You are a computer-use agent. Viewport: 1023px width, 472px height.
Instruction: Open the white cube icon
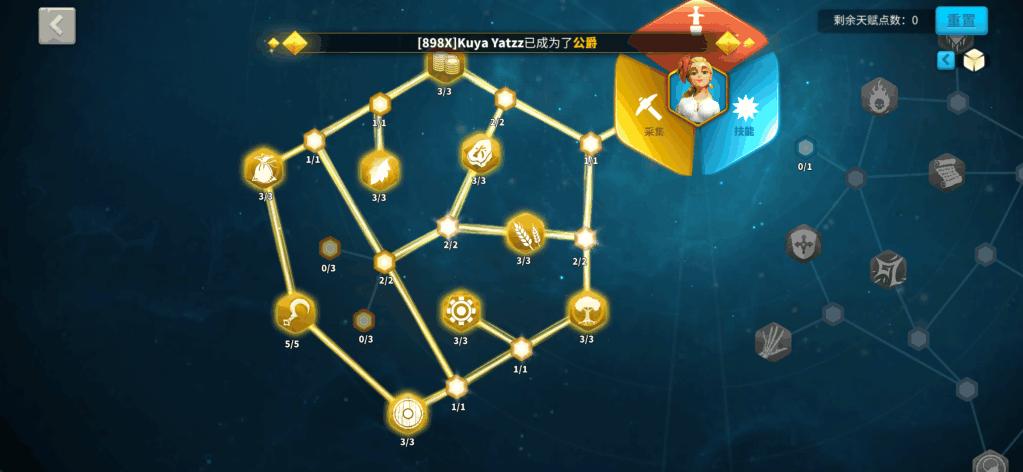pyautogui.click(x=974, y=61)
